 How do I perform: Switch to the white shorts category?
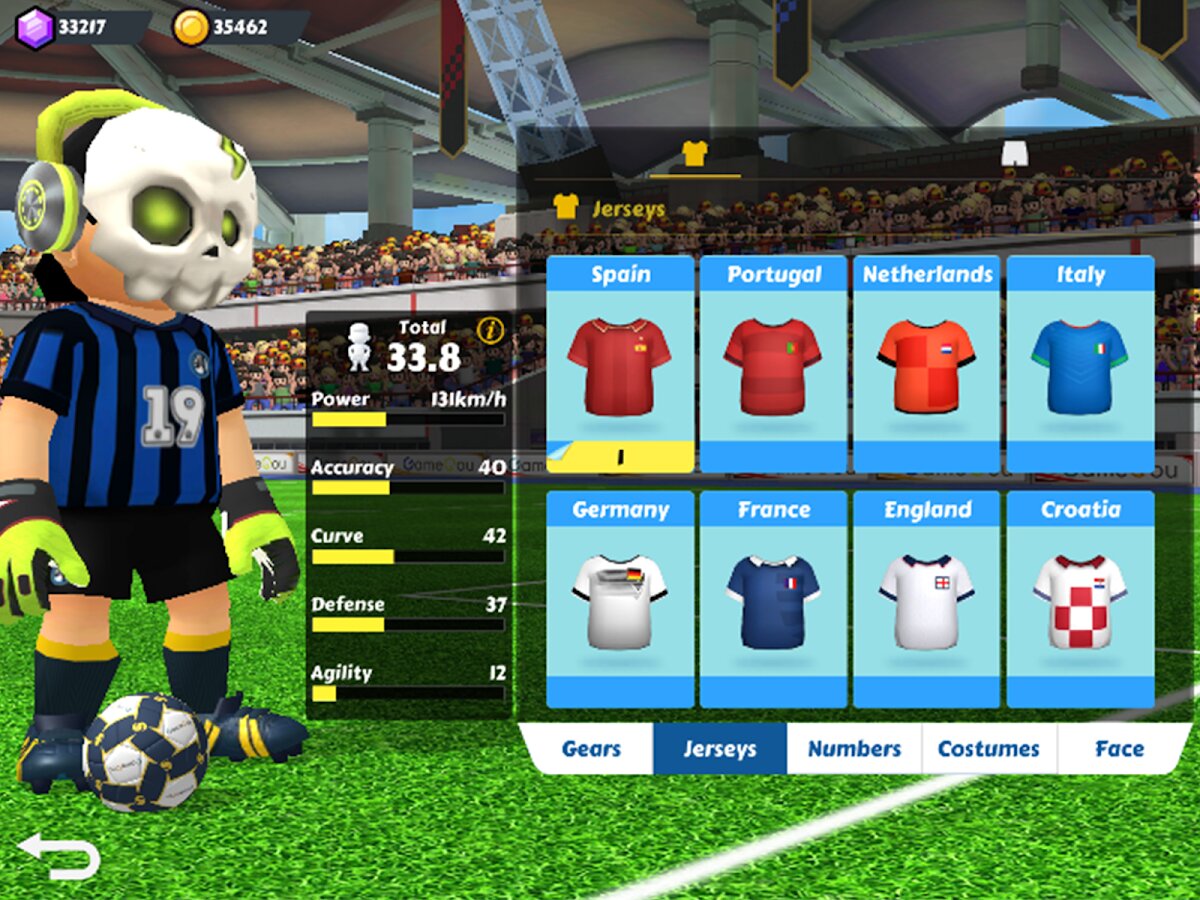[1015, 153]
